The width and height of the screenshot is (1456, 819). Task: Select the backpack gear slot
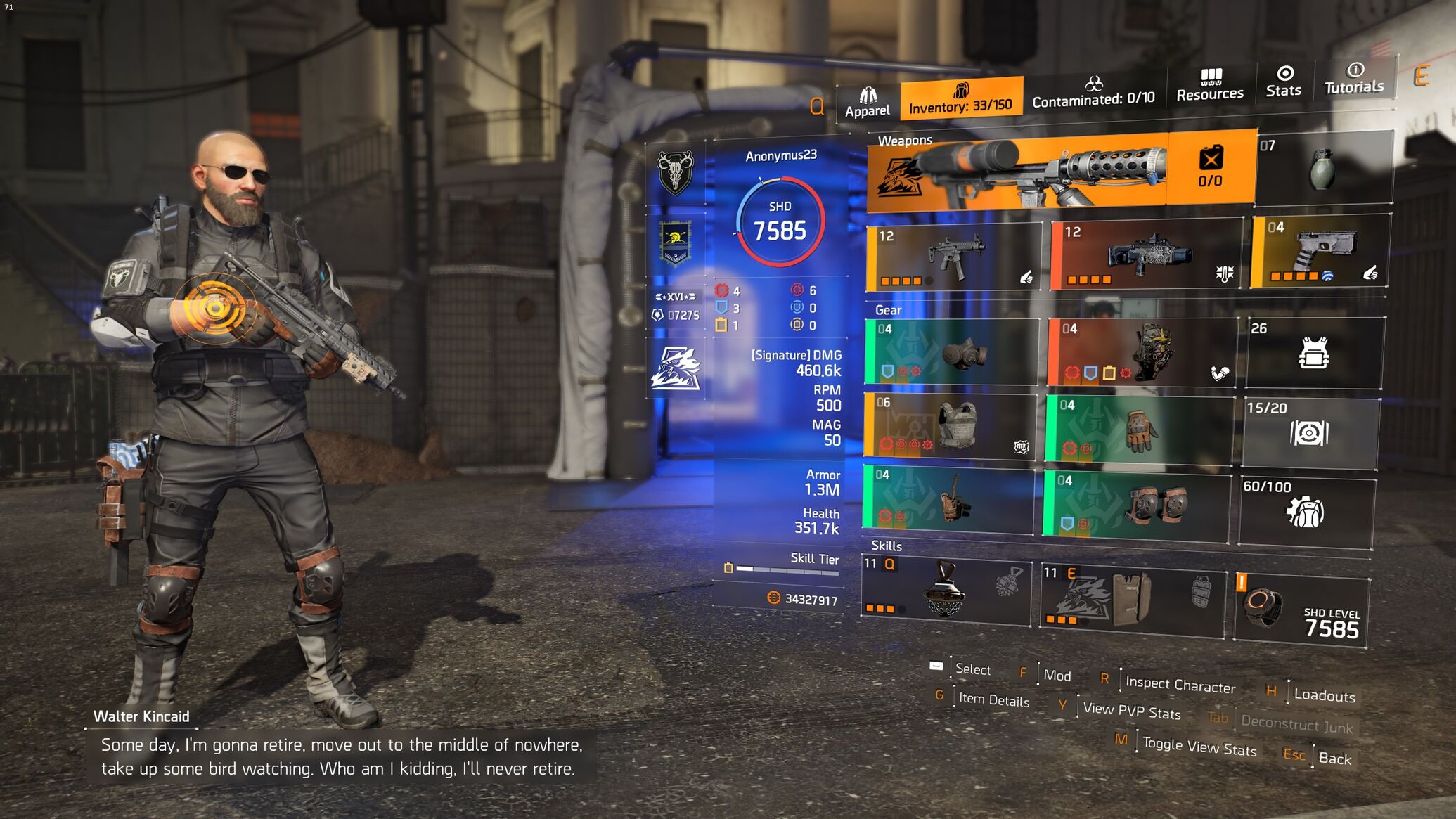(x=1142, y=352)
